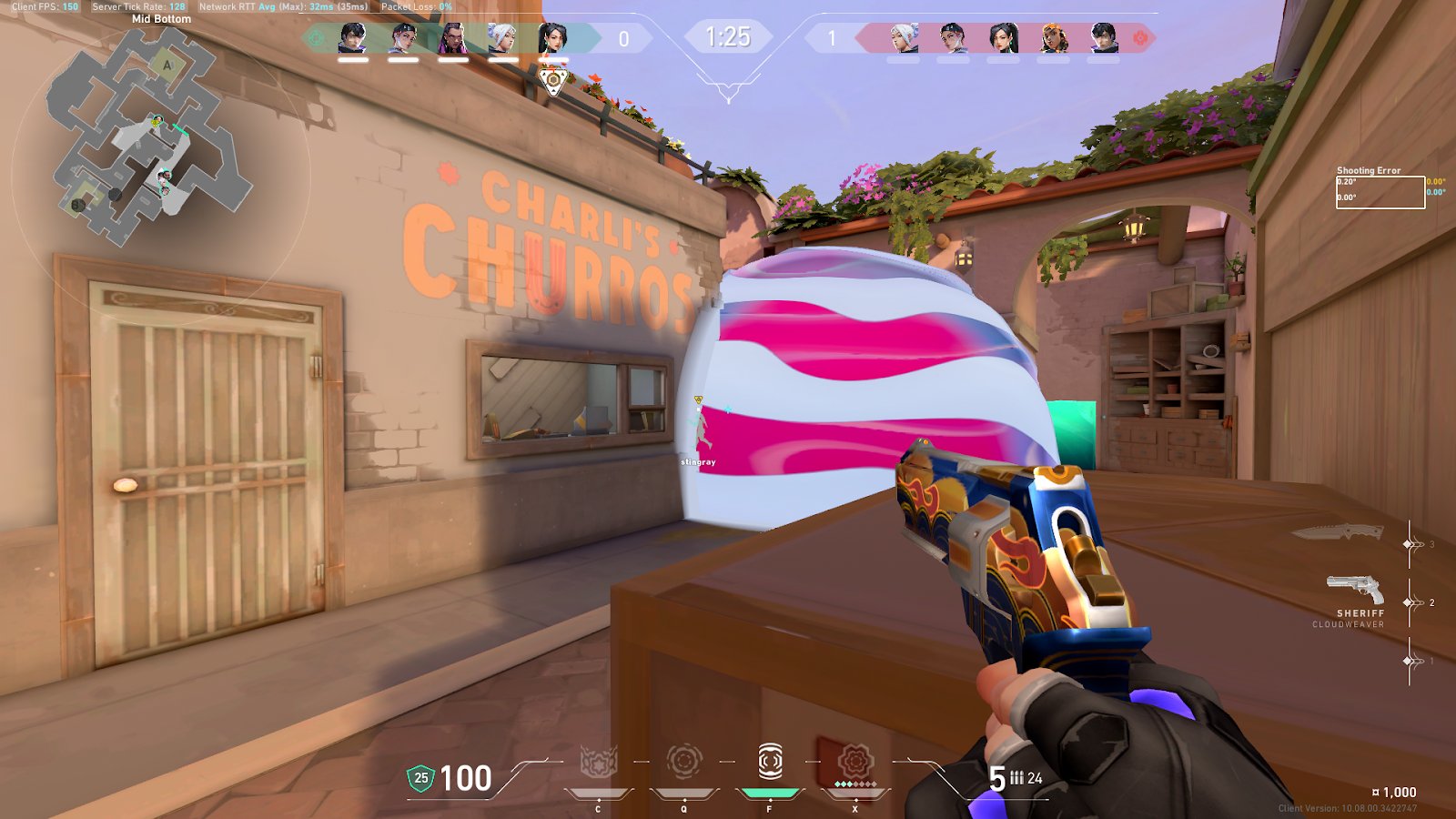Trigger the circular ring ability above Q
This screenshot has width=1456, height=819.
click(x=683, y=763)
